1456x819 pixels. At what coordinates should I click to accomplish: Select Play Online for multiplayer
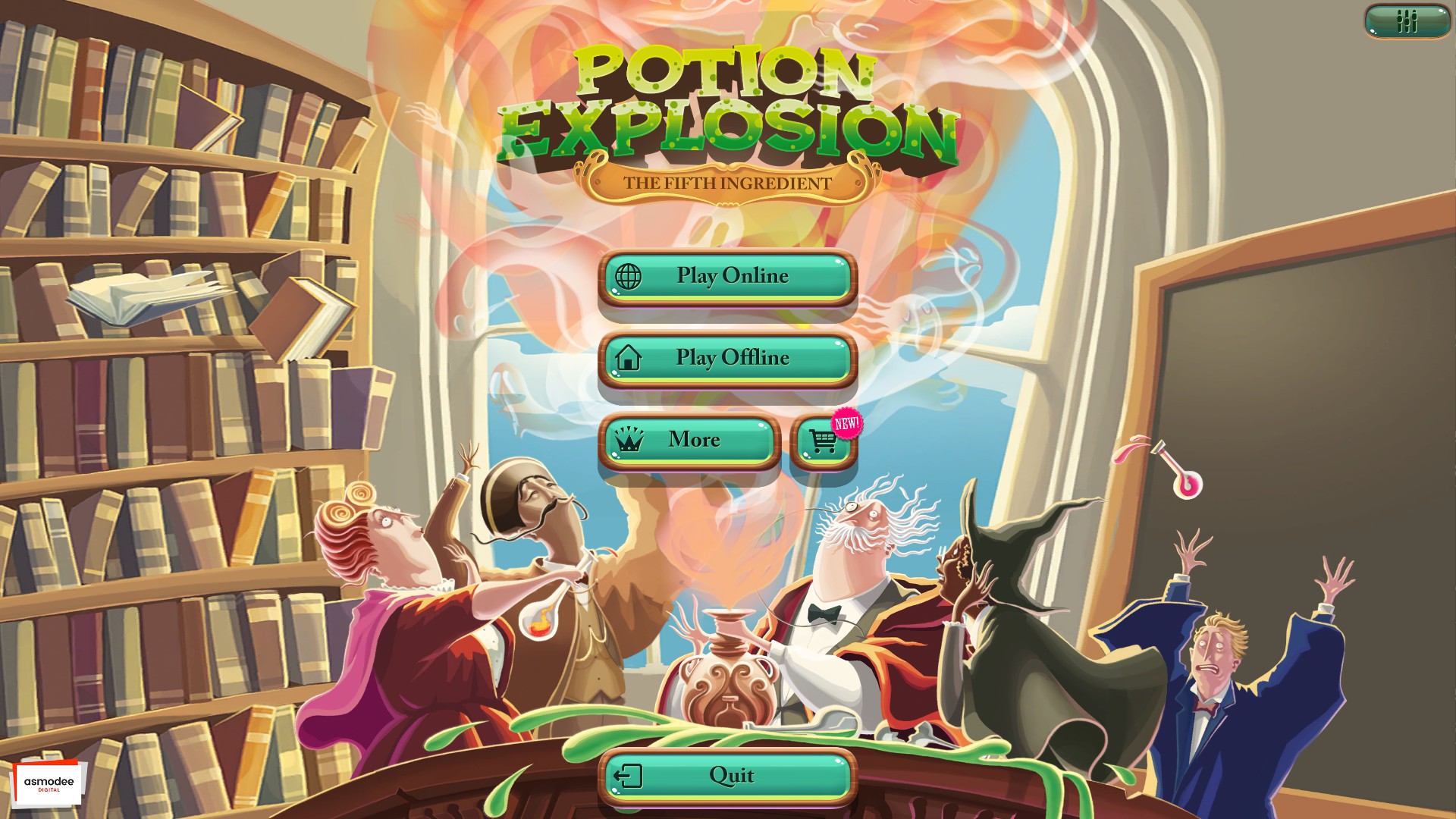point(728,278)
